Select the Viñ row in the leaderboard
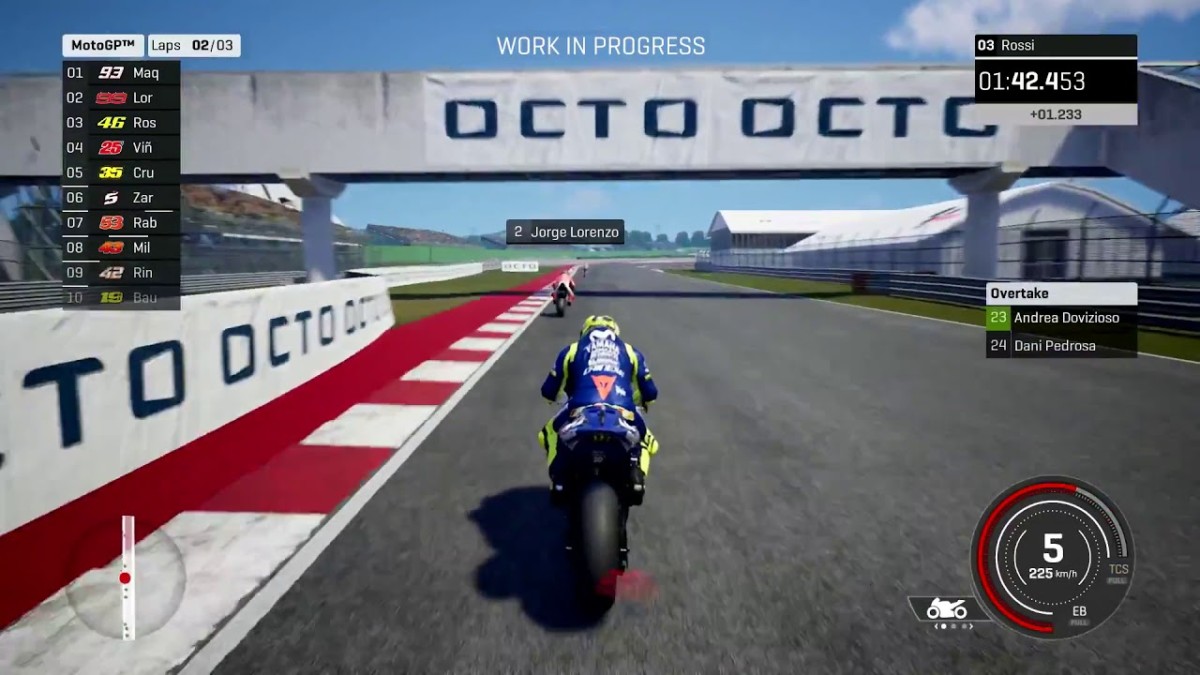Screen dimensions: 1200x675 (121, 148)
